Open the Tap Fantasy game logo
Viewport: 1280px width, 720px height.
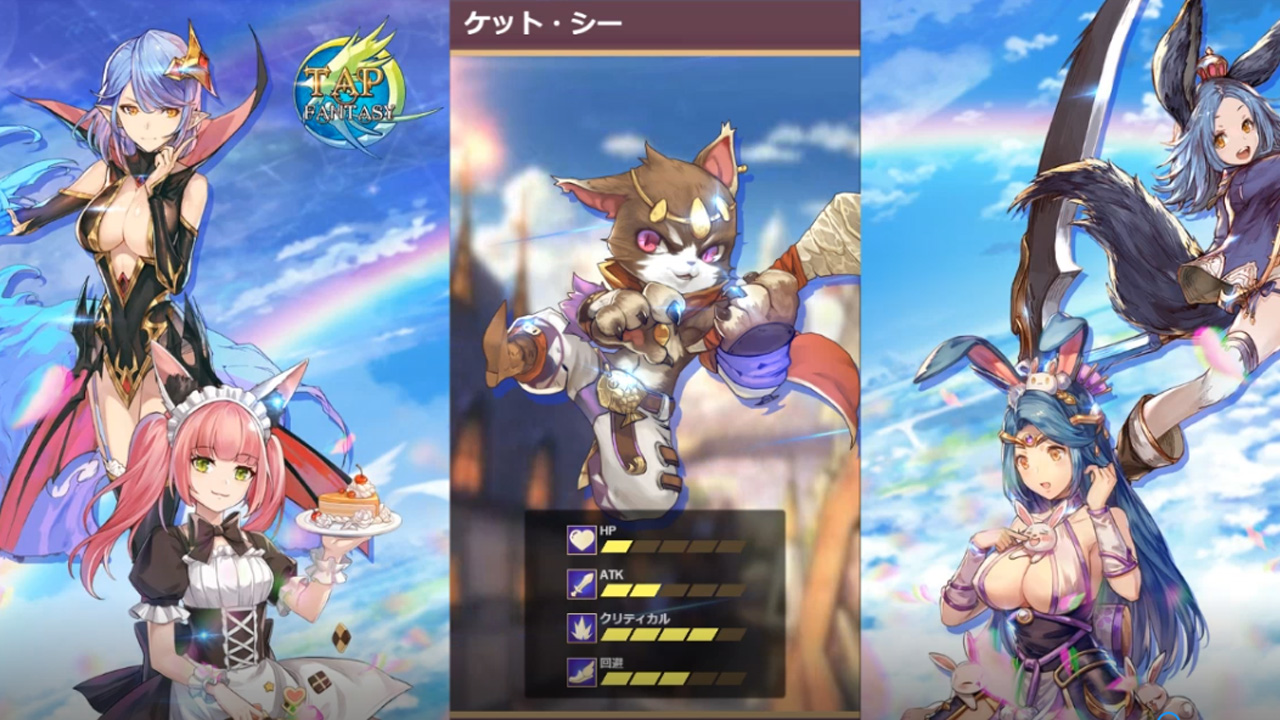point(347,82)
